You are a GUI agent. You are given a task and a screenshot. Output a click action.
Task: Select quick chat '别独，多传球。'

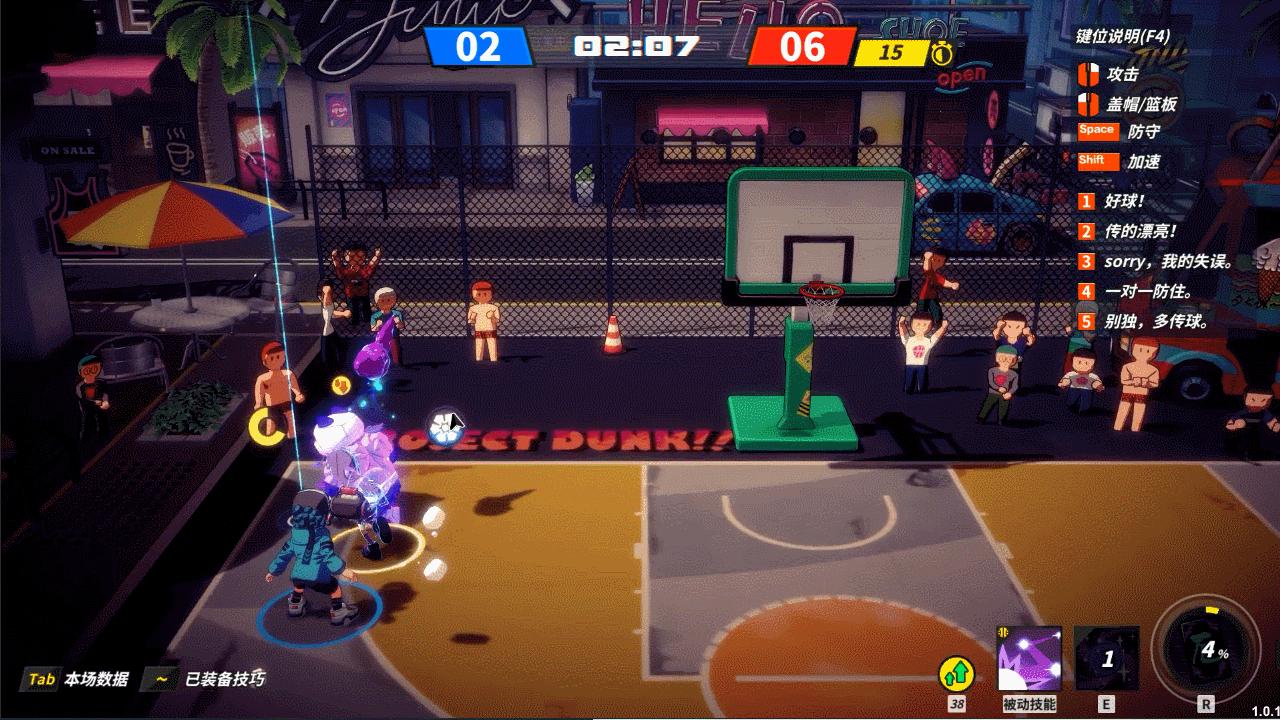(x=1156, y=321)
